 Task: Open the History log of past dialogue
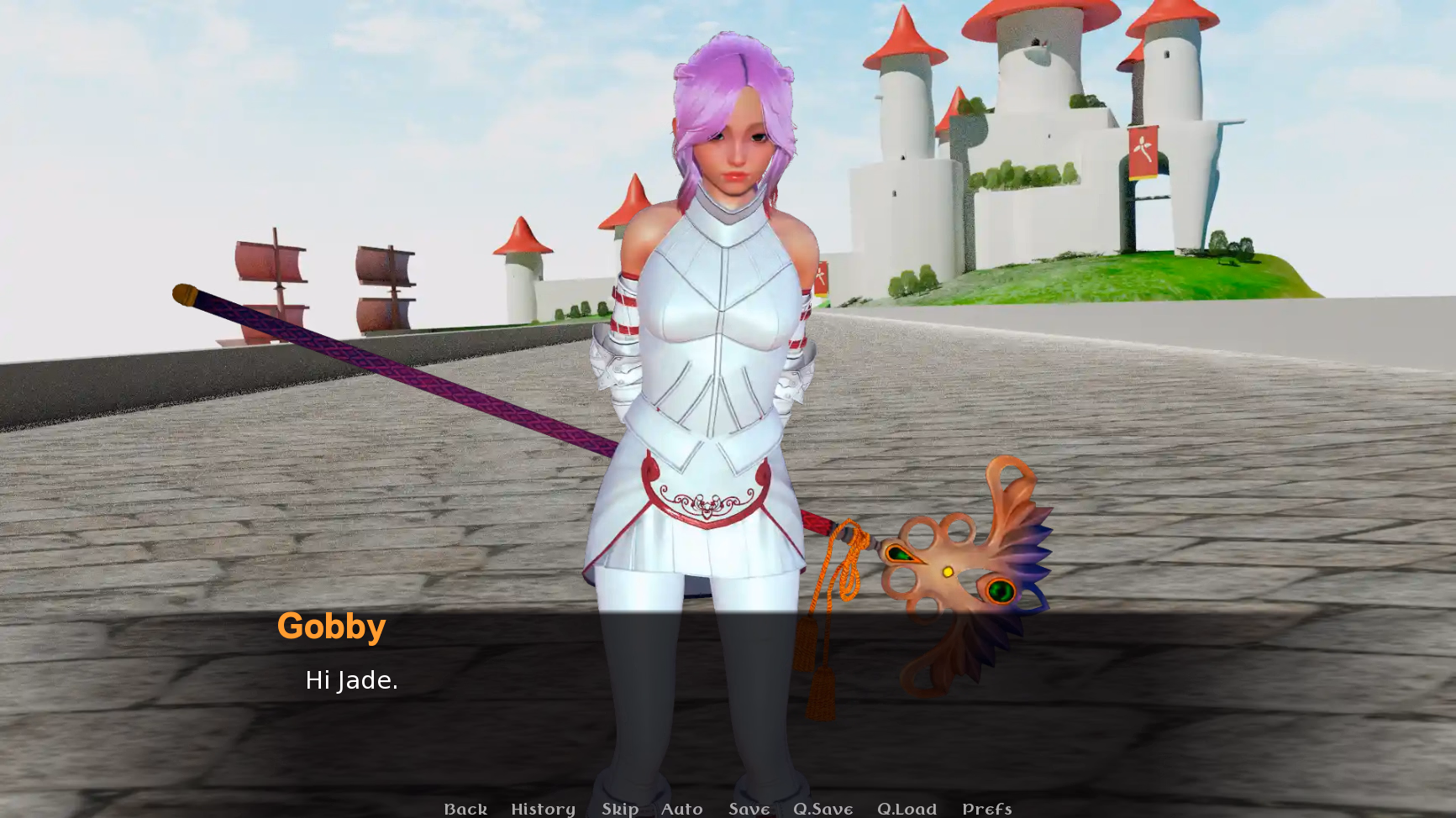(x=543, y=808)
